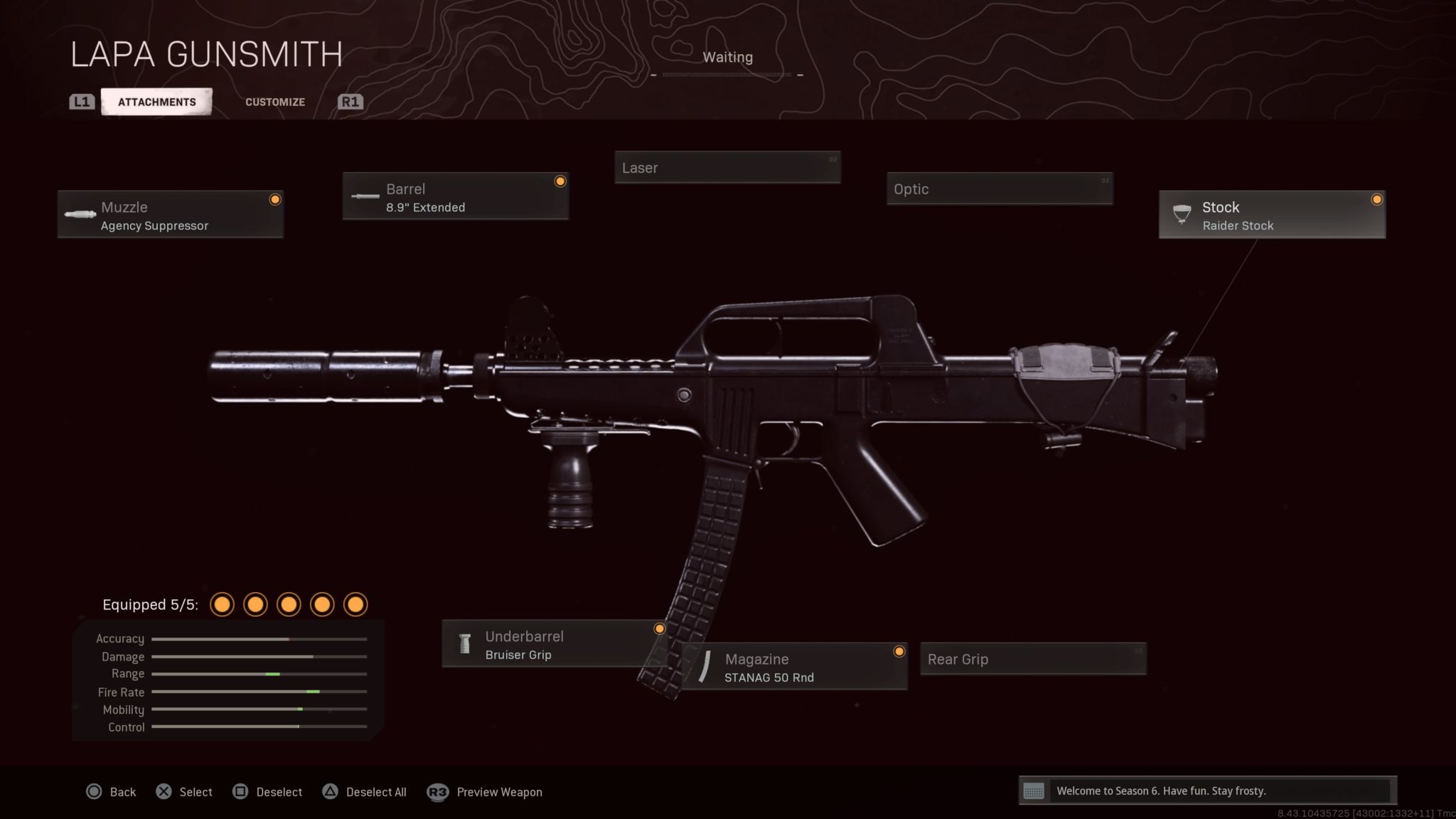Activate Preview Weapon
This screenshot has width=1456, height=819.
coord(486,791)
